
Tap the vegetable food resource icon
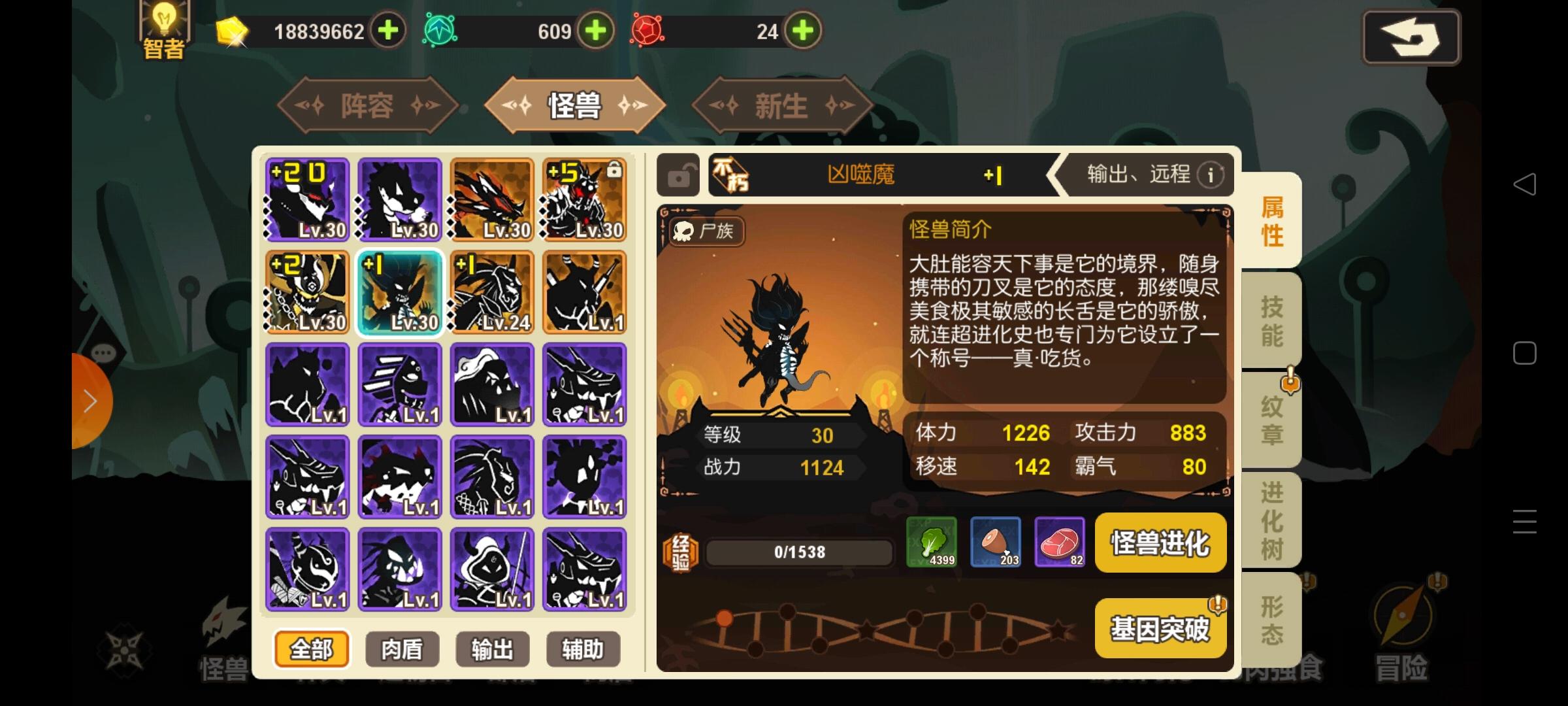click(933, 541)
